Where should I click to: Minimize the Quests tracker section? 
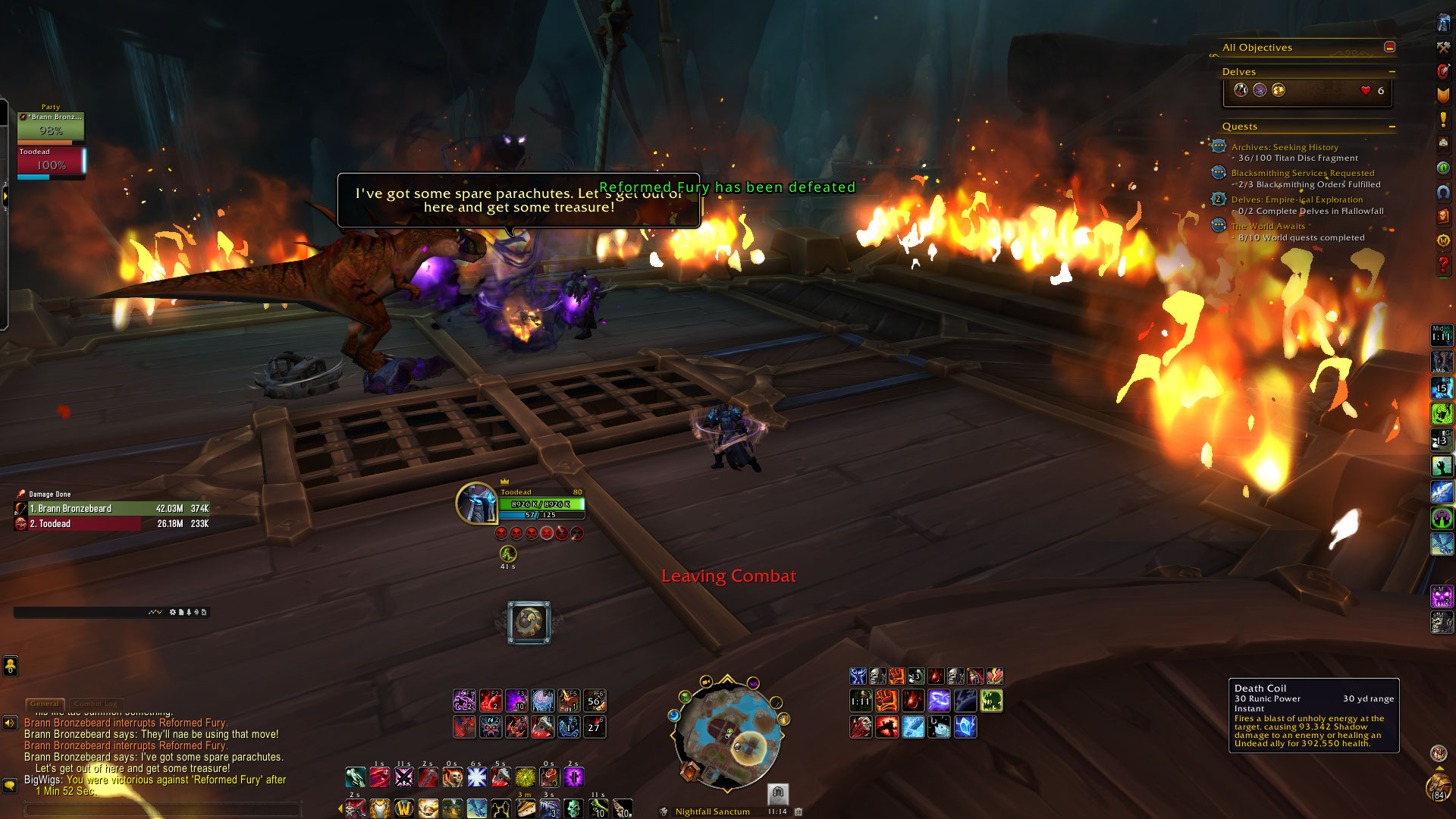(1392, 127)
